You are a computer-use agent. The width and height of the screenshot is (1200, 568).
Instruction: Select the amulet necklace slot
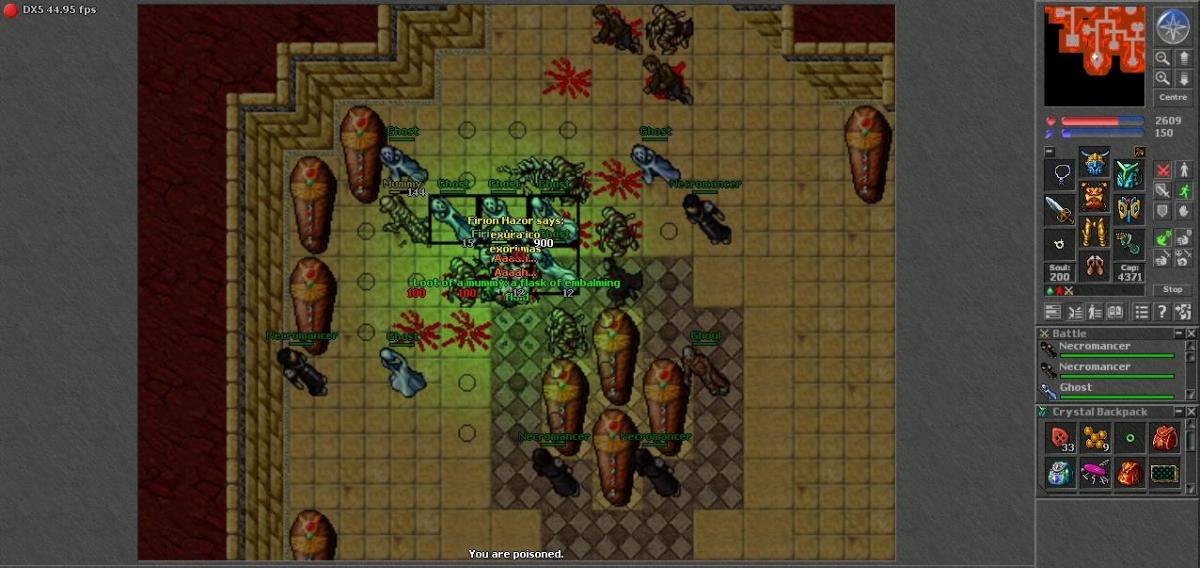(1060, 175)
